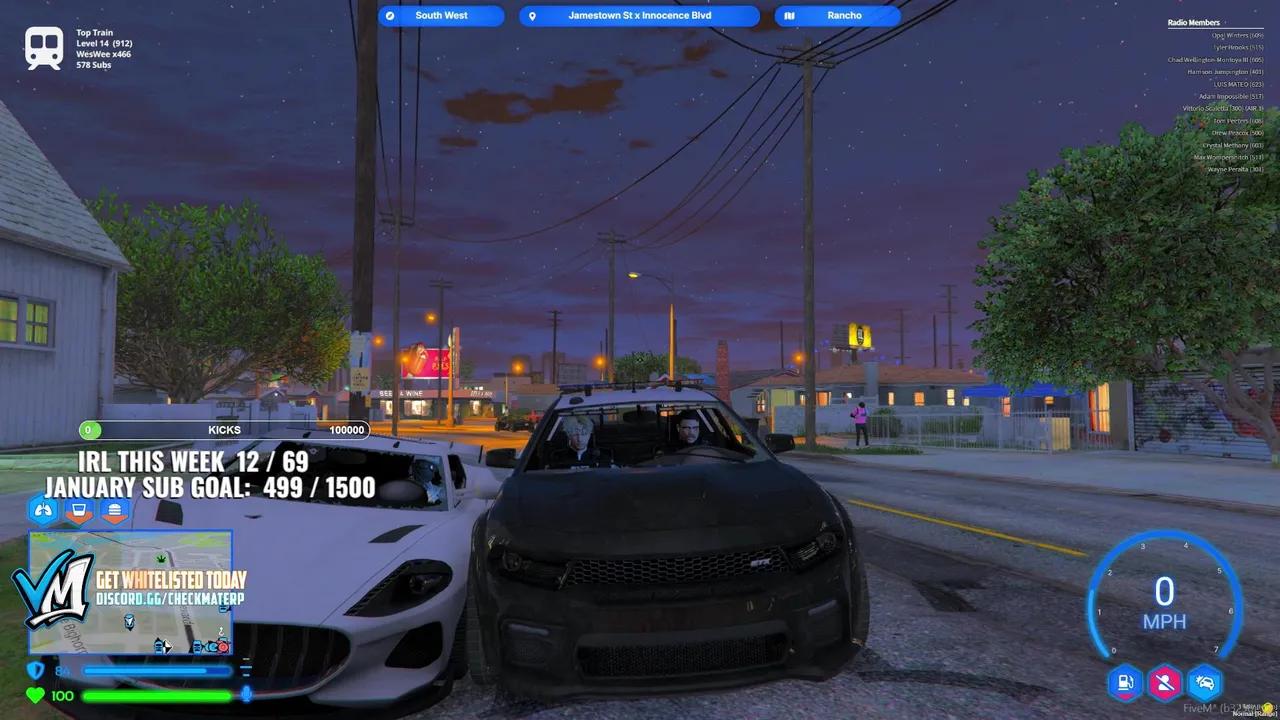
Task: Select the Jamestown St x Innocence Blvd street bar
Action: tap(639, 15)
